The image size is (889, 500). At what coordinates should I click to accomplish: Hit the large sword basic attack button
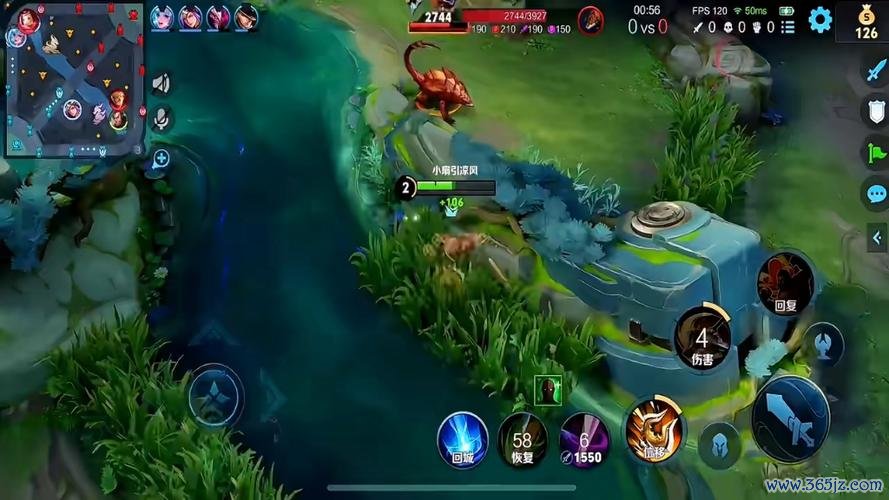click(790, 417)
